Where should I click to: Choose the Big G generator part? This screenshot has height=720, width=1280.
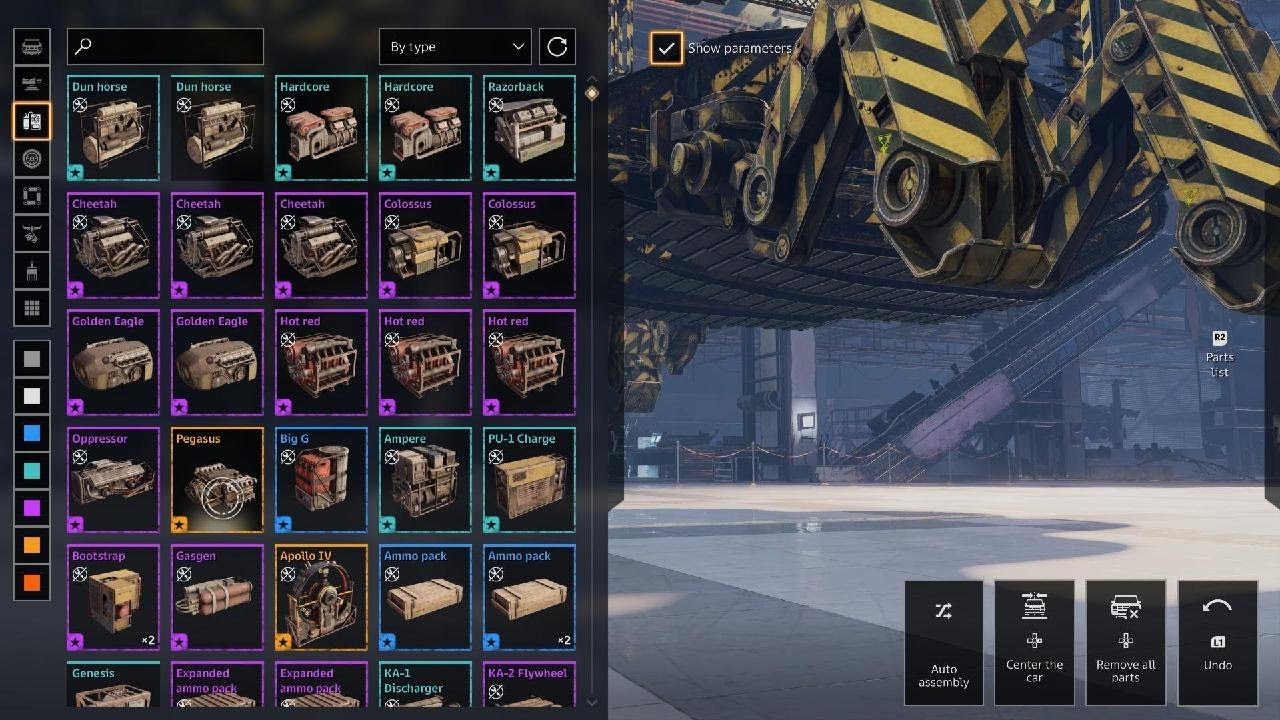321,480
